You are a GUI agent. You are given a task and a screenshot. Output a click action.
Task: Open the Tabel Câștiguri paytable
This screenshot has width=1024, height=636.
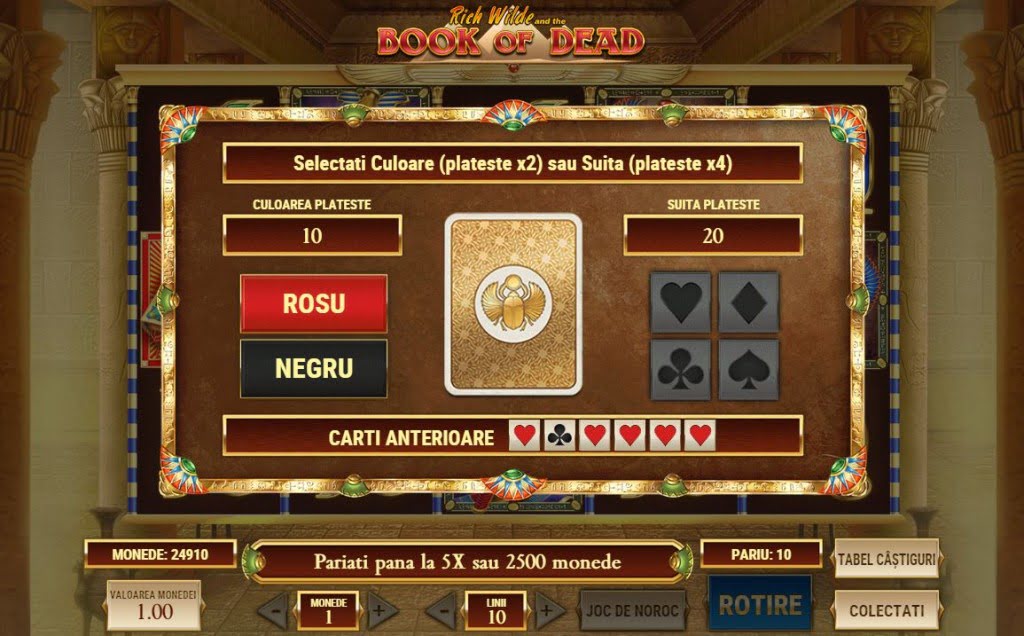point(886,559)
